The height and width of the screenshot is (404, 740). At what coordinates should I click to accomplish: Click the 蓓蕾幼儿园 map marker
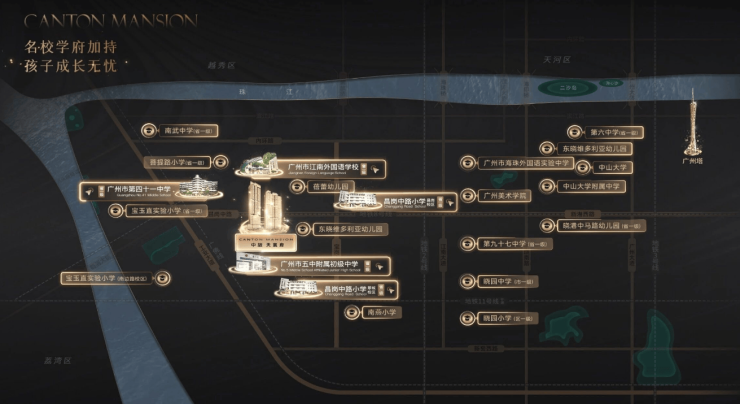pyautogui.click(x=322, y=187)
